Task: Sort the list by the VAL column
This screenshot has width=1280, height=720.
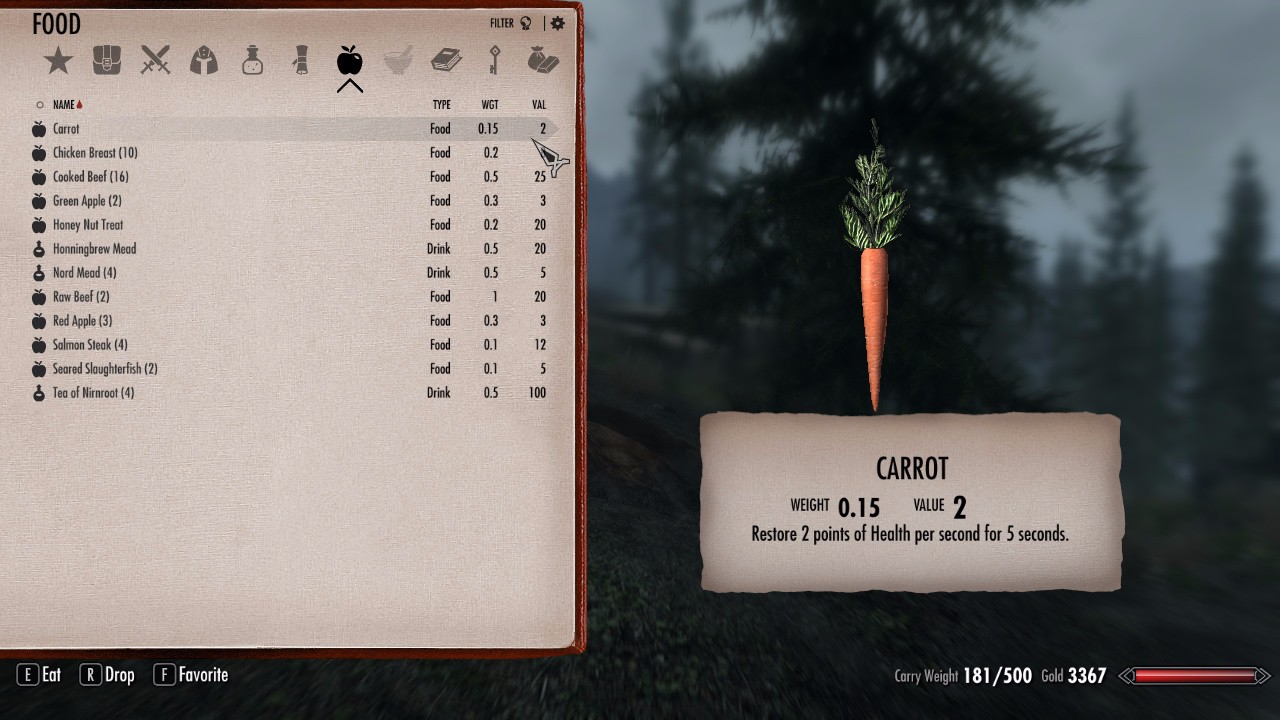Action: coord(539,105)
